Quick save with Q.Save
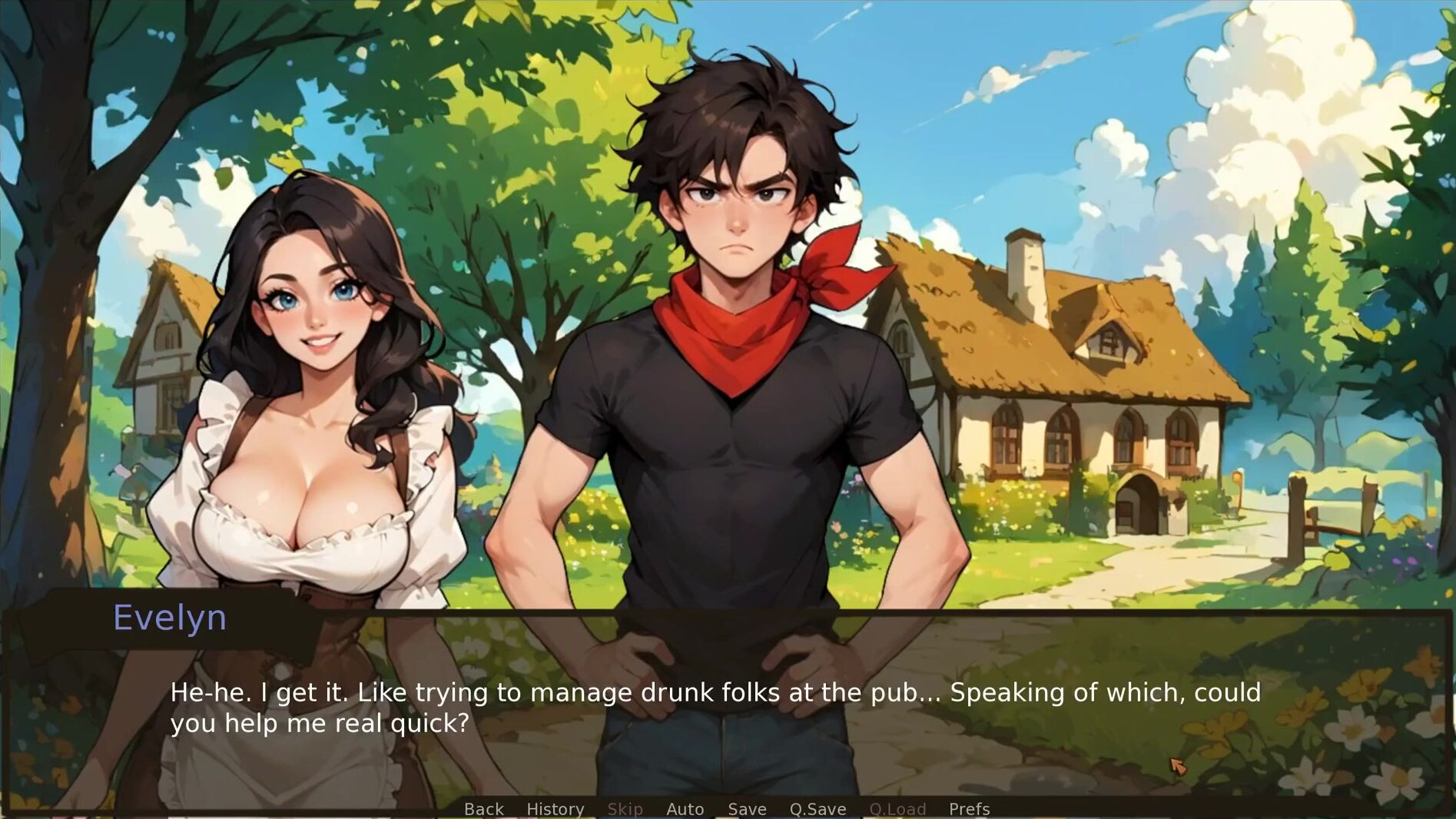 (818, 809)
